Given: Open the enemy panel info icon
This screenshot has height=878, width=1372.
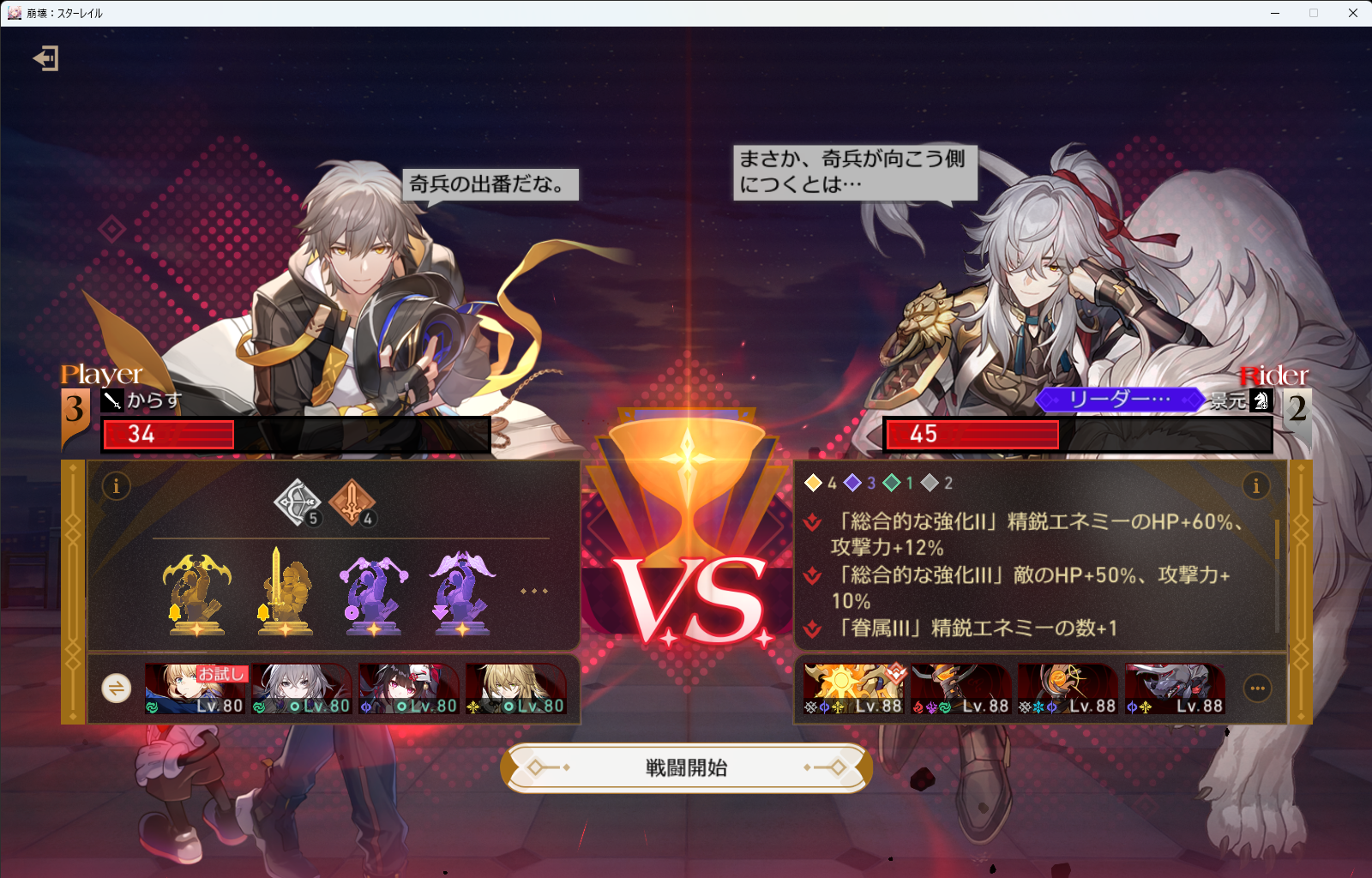Looking at the screenshot, I should tap(1256, 486).
